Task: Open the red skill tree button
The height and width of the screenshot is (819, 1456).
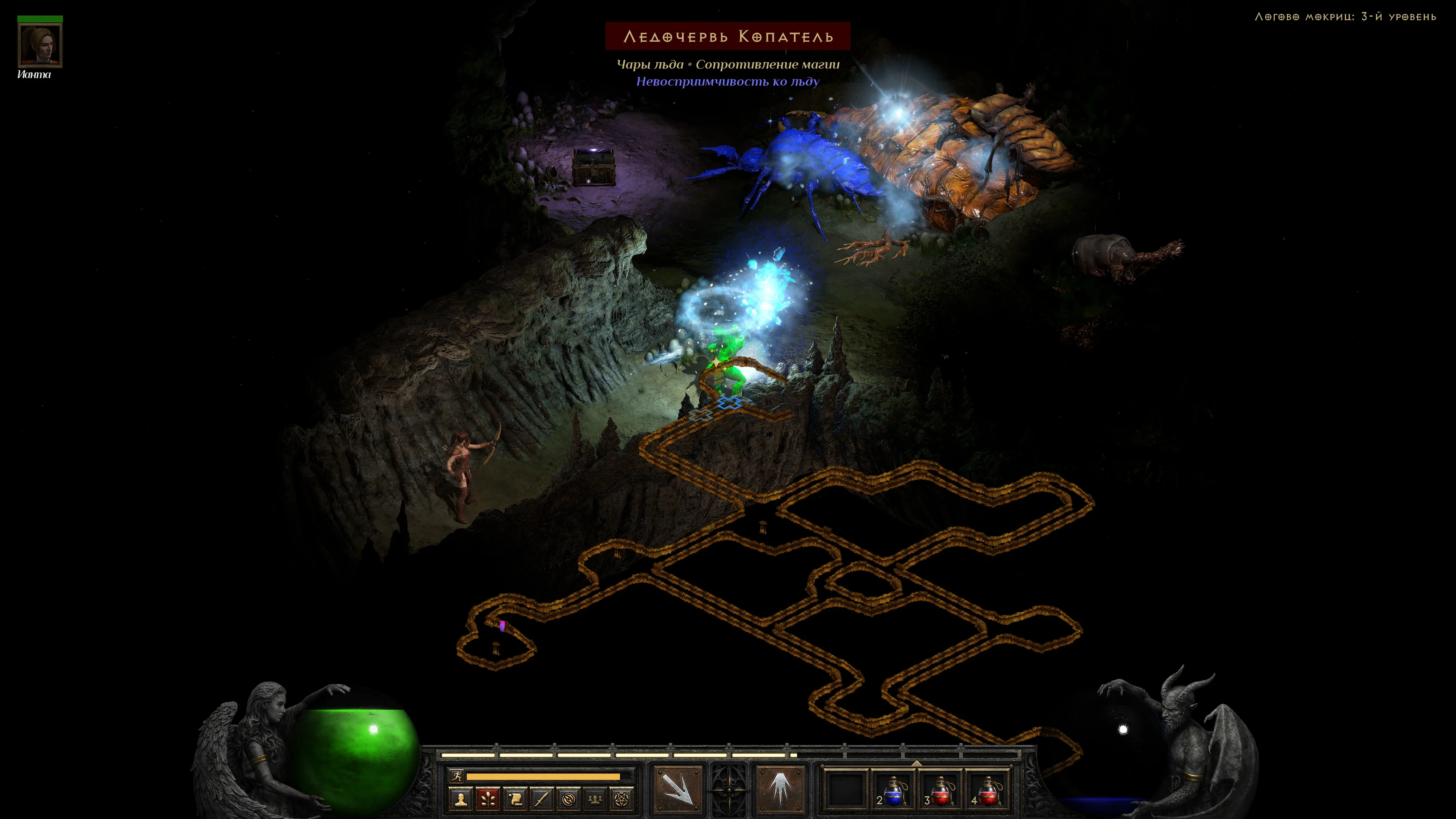Action: [x=488, y=799]
